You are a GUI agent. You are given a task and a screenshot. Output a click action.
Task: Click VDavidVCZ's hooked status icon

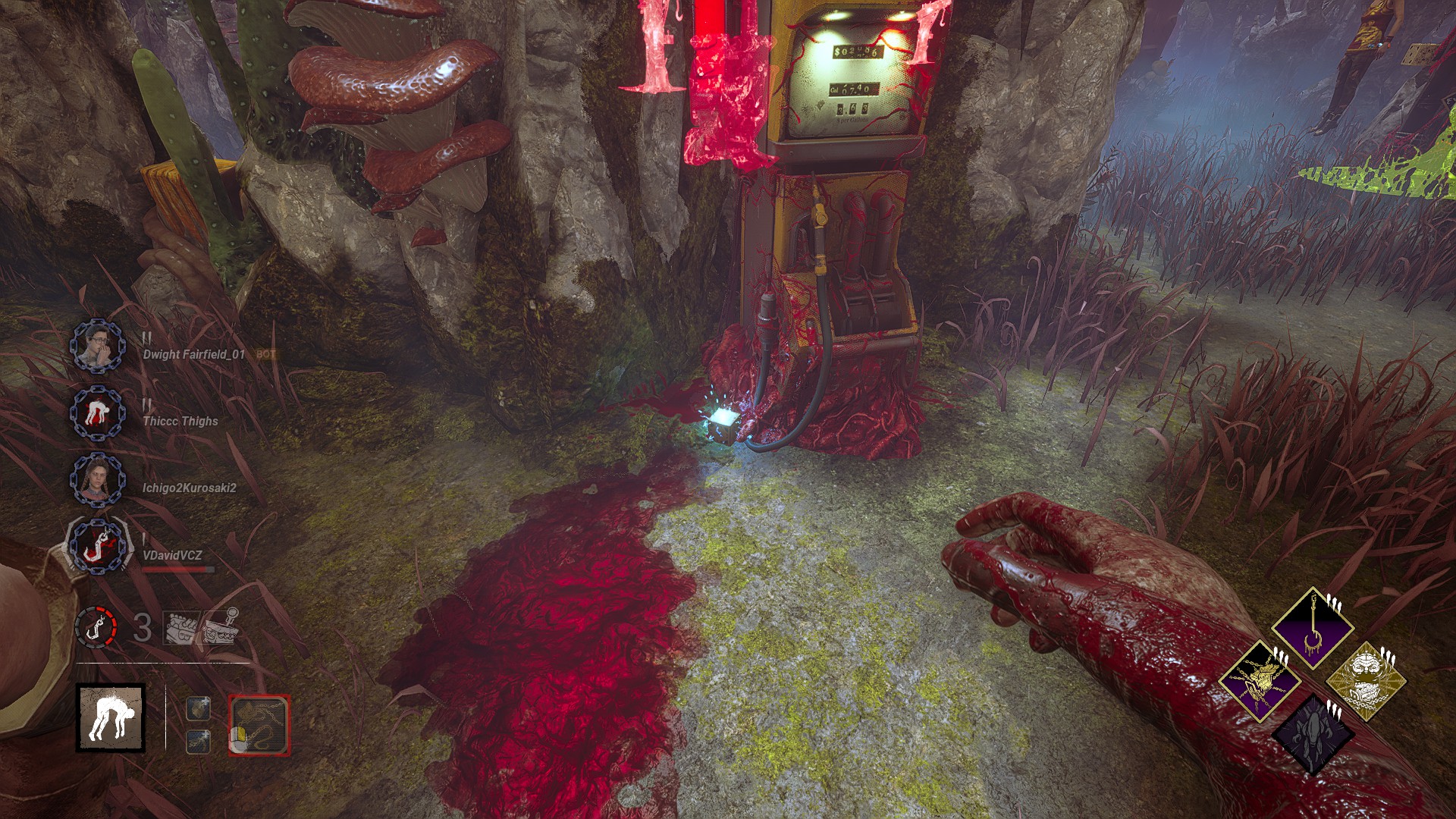(97, 546)
